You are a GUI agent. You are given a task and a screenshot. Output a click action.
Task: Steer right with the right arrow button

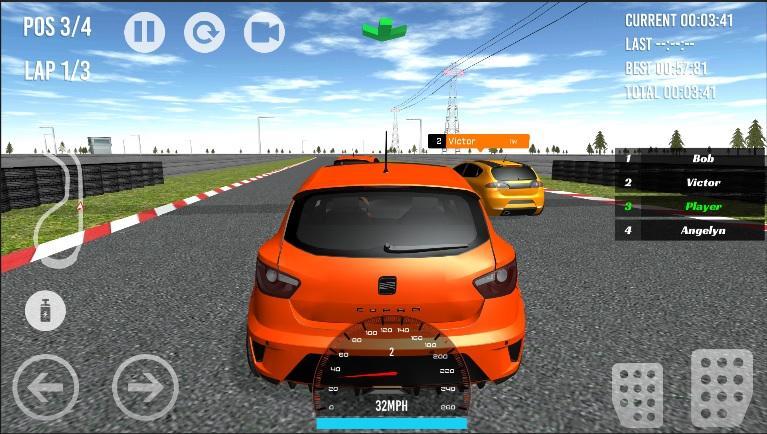pyautogui.click(x=145, y=386)
